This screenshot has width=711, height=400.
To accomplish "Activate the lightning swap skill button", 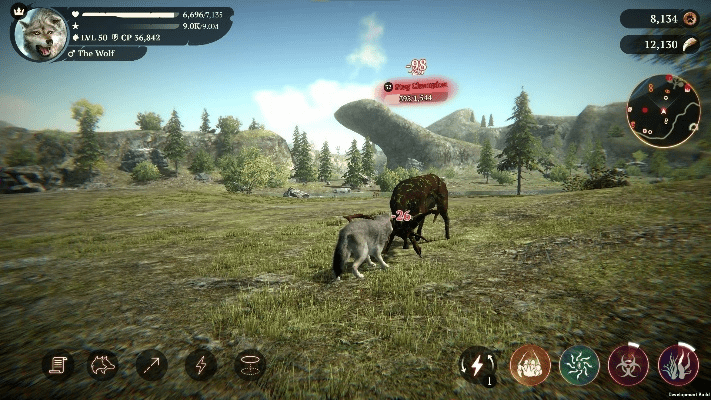I will (x=480, y=365).
